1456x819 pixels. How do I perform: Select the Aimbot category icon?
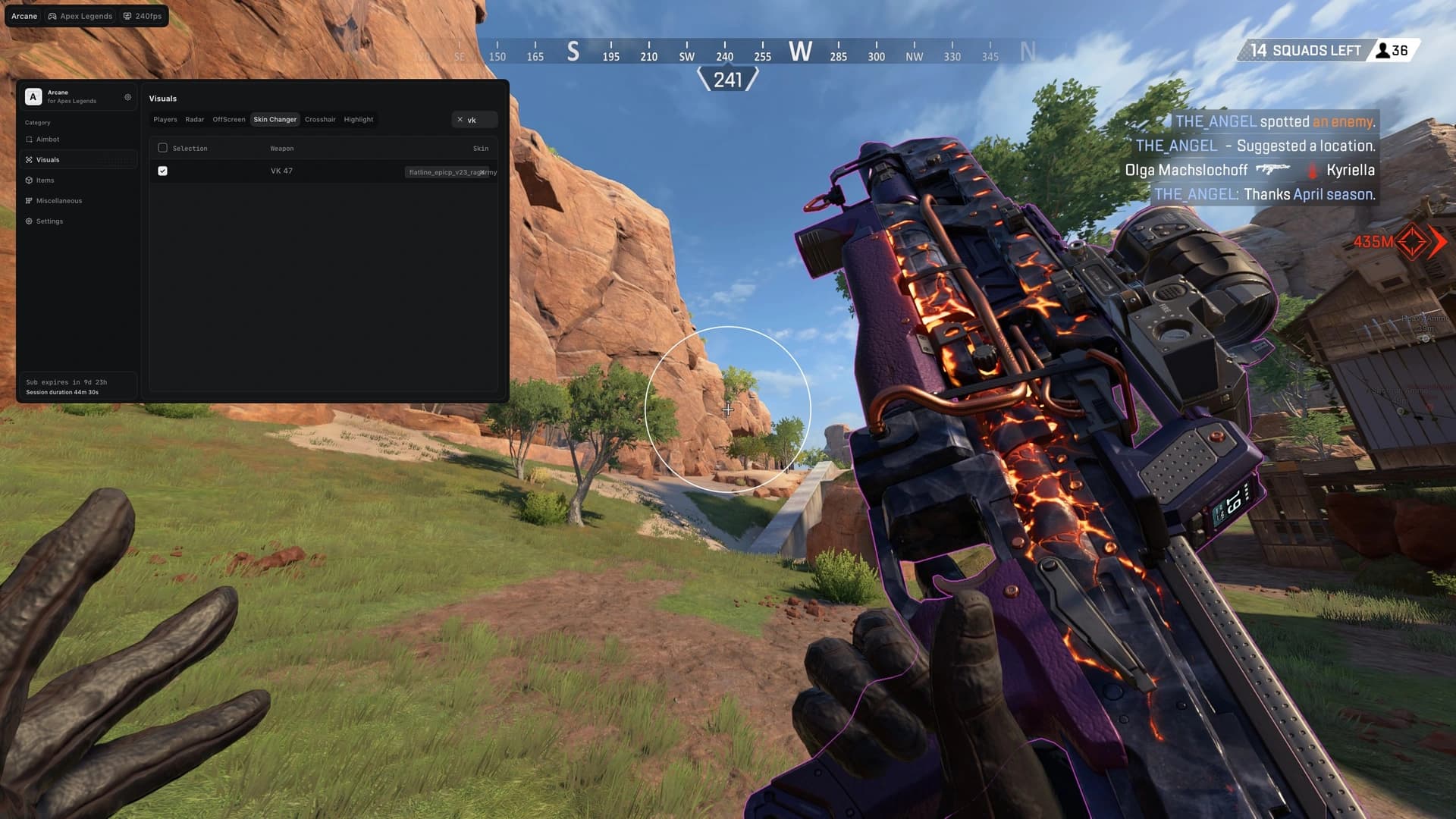click(x=31, y=140)
